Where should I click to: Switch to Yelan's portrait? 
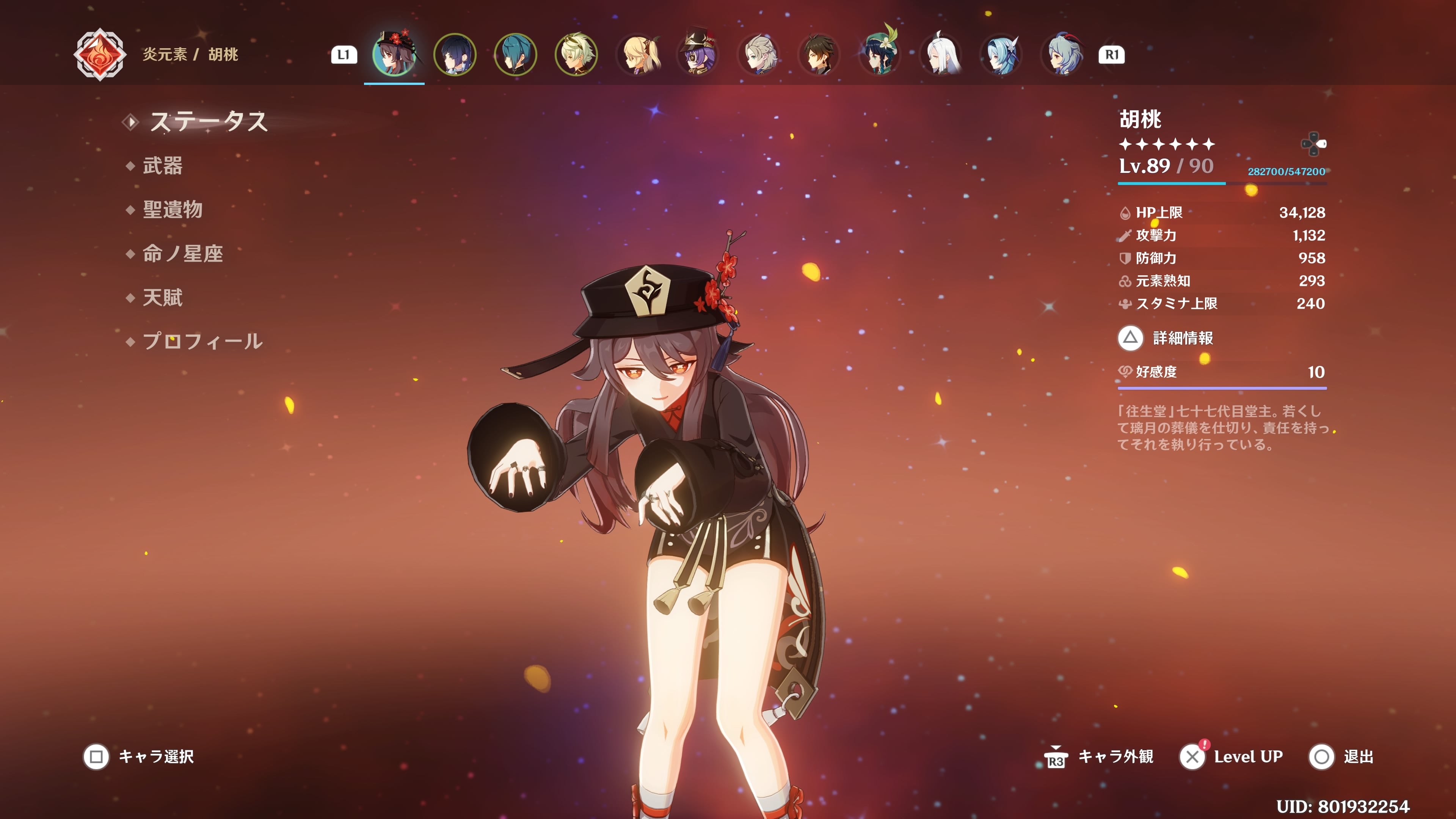point(455,55)
